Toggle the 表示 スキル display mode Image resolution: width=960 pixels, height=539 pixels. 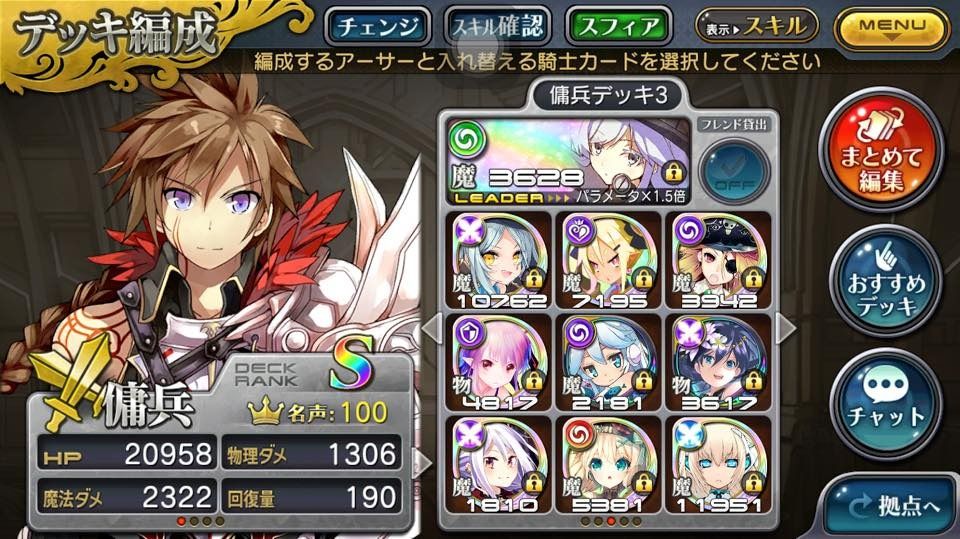point(756,25)
